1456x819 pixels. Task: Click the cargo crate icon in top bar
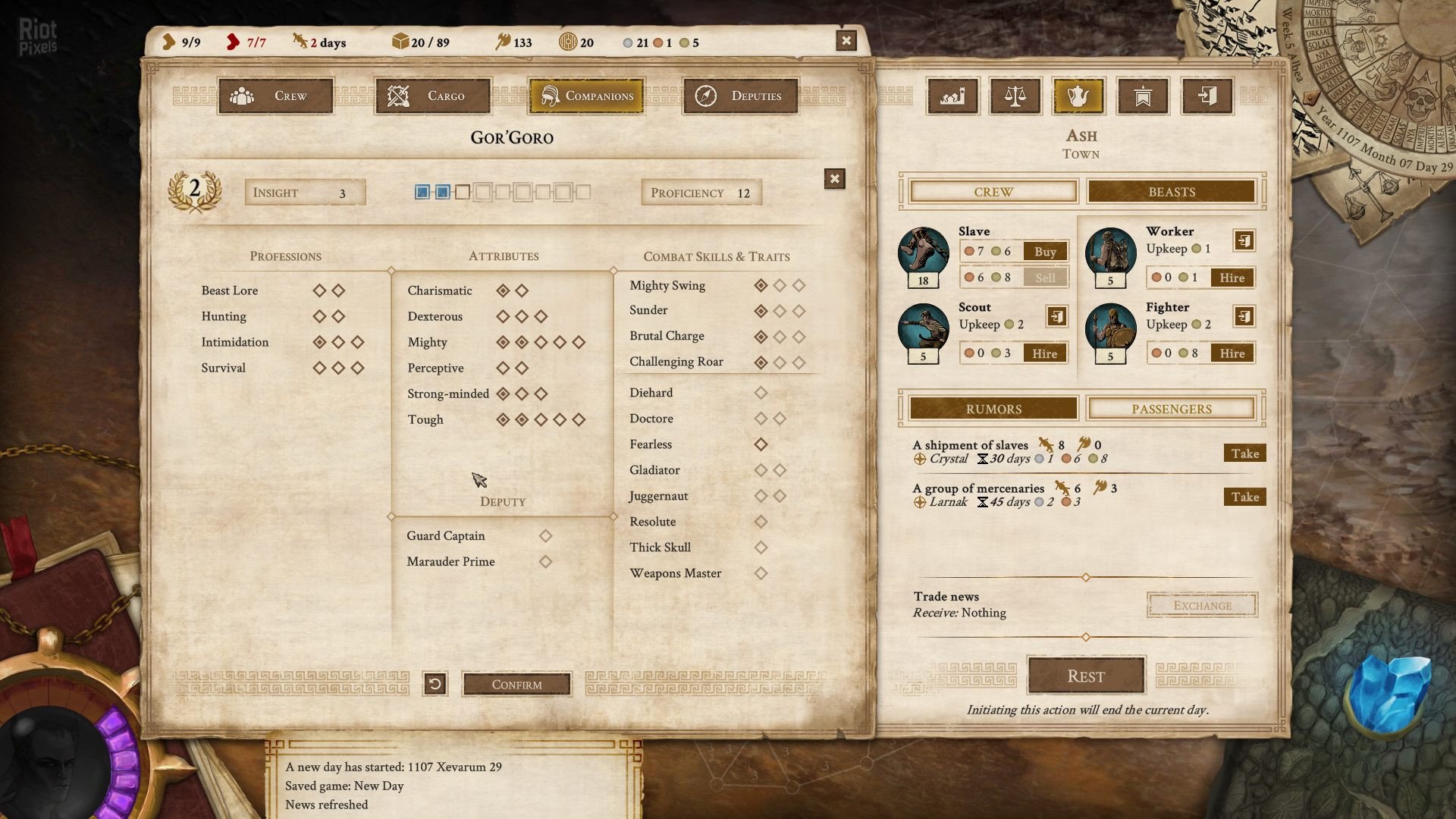[x=400, y=42]
